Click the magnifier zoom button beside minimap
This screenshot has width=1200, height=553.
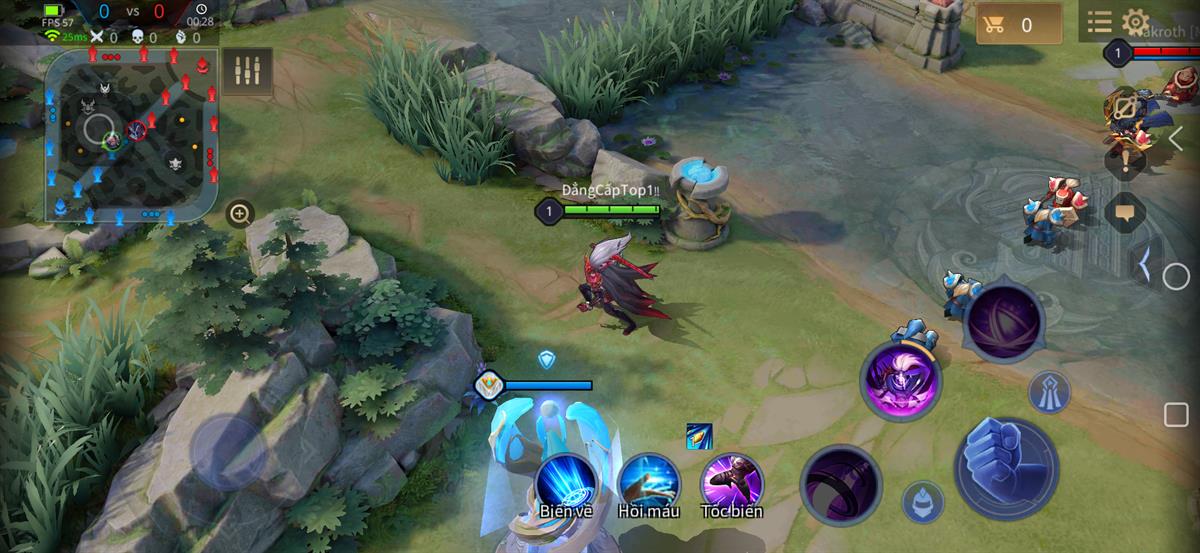tap(239, 213)
